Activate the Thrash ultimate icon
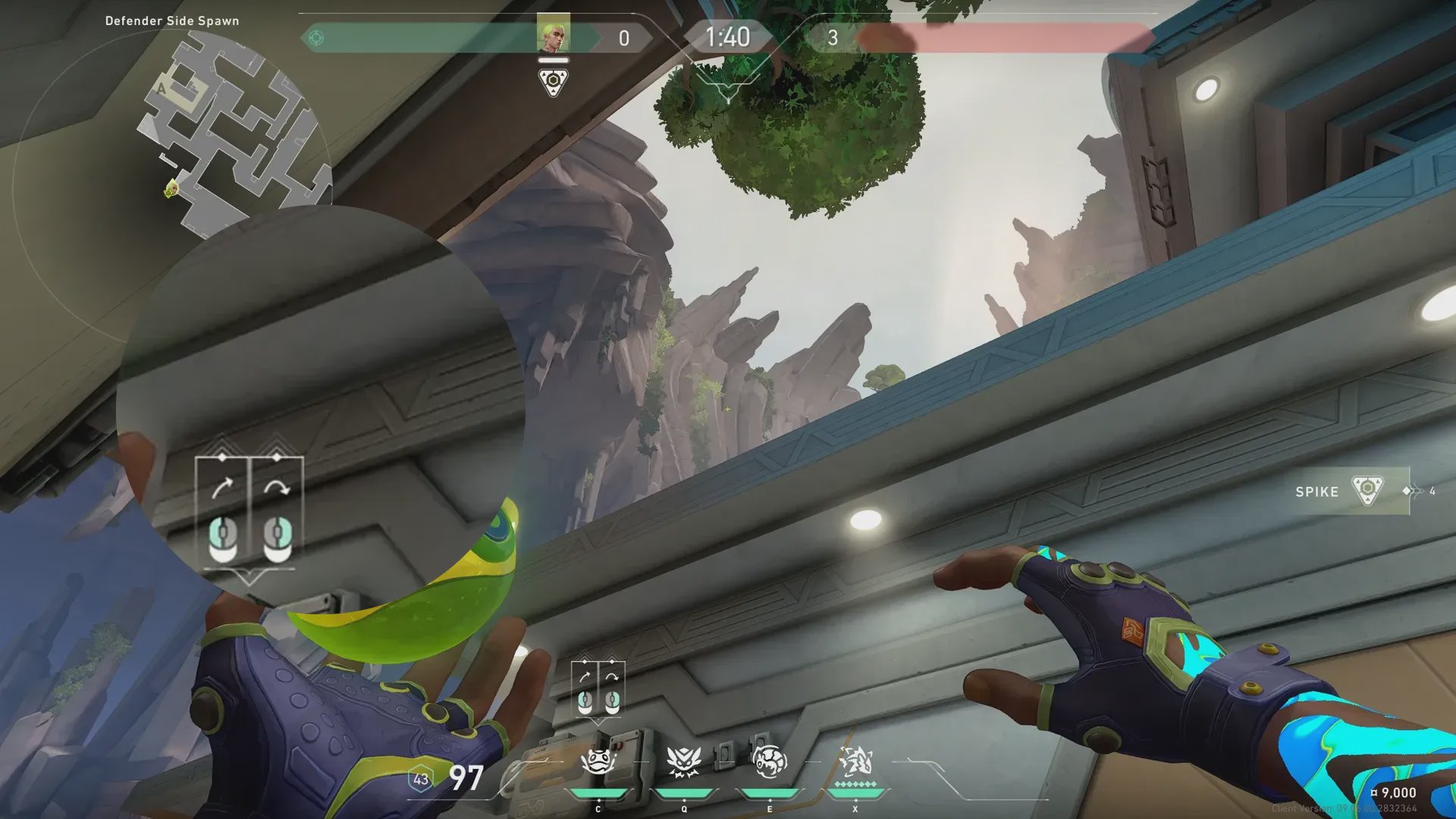Viewport: 1456px width, 819px height. pos(855,762)
